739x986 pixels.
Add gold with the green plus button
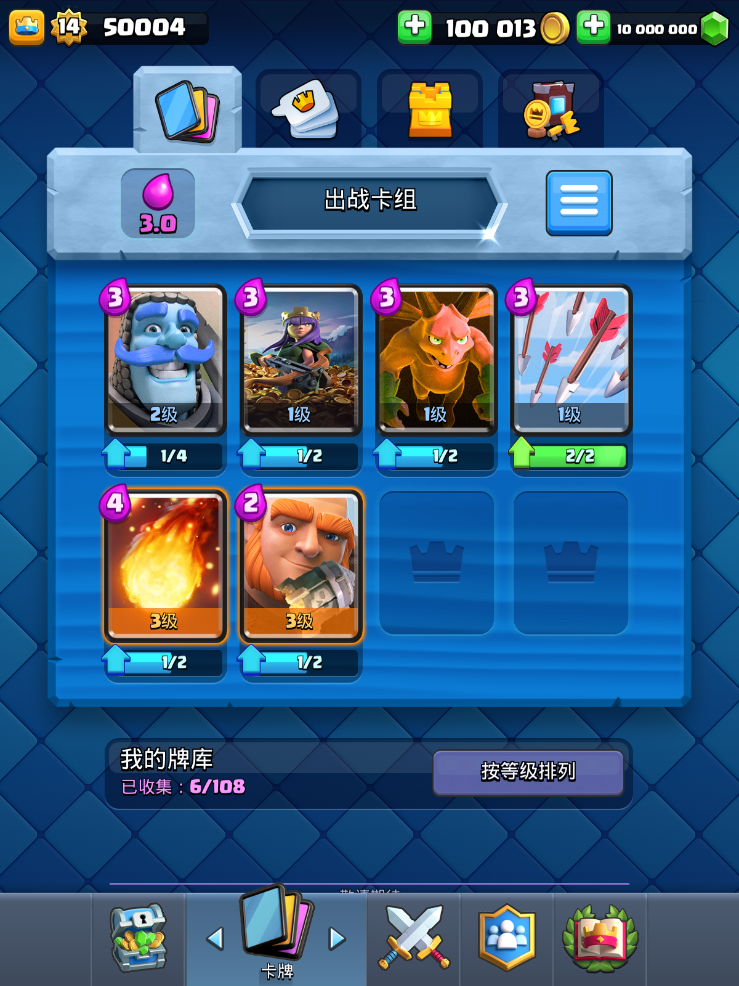[x=414, y=27]
